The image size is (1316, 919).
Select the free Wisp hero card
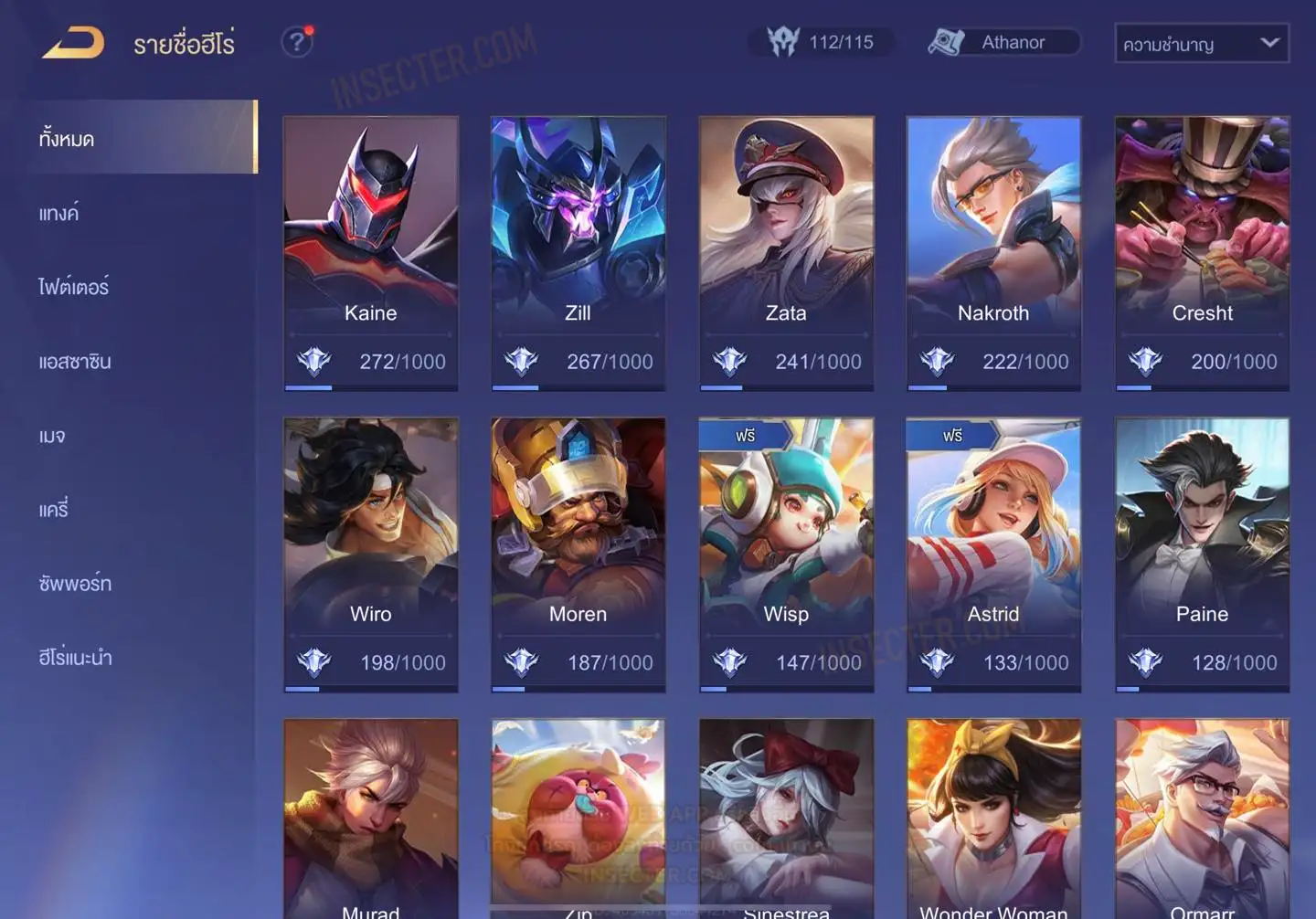pyautogui.click(x=786, y=555)
